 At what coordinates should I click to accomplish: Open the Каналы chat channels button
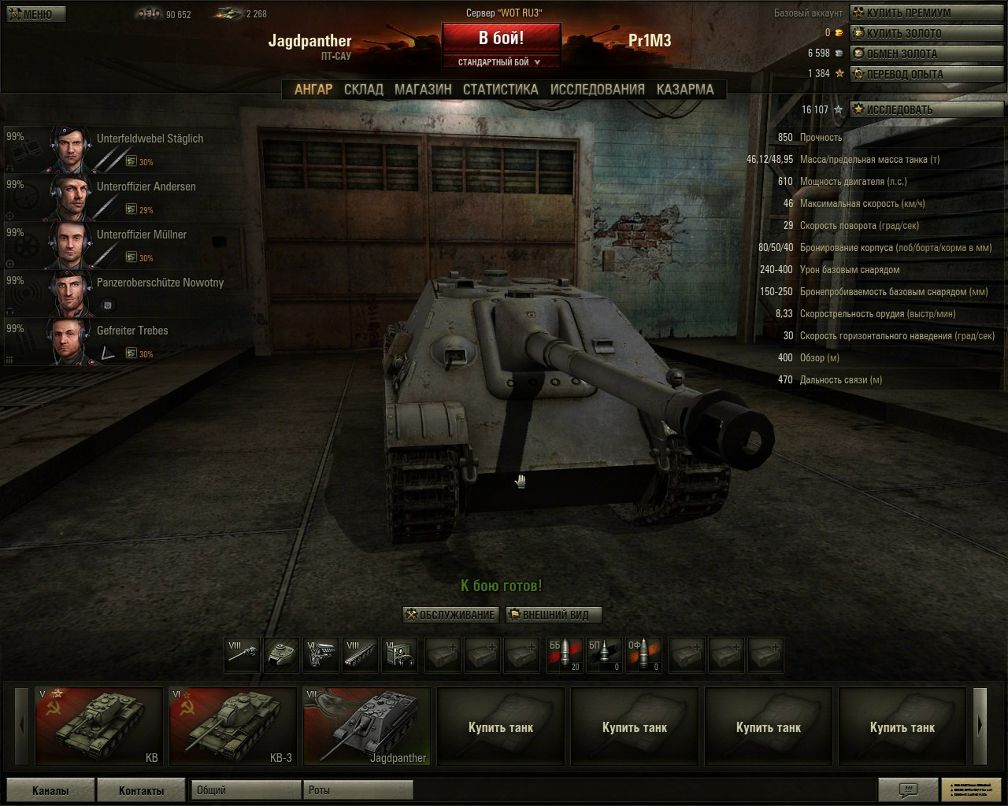pyautogui.click(x=50, y=790)
